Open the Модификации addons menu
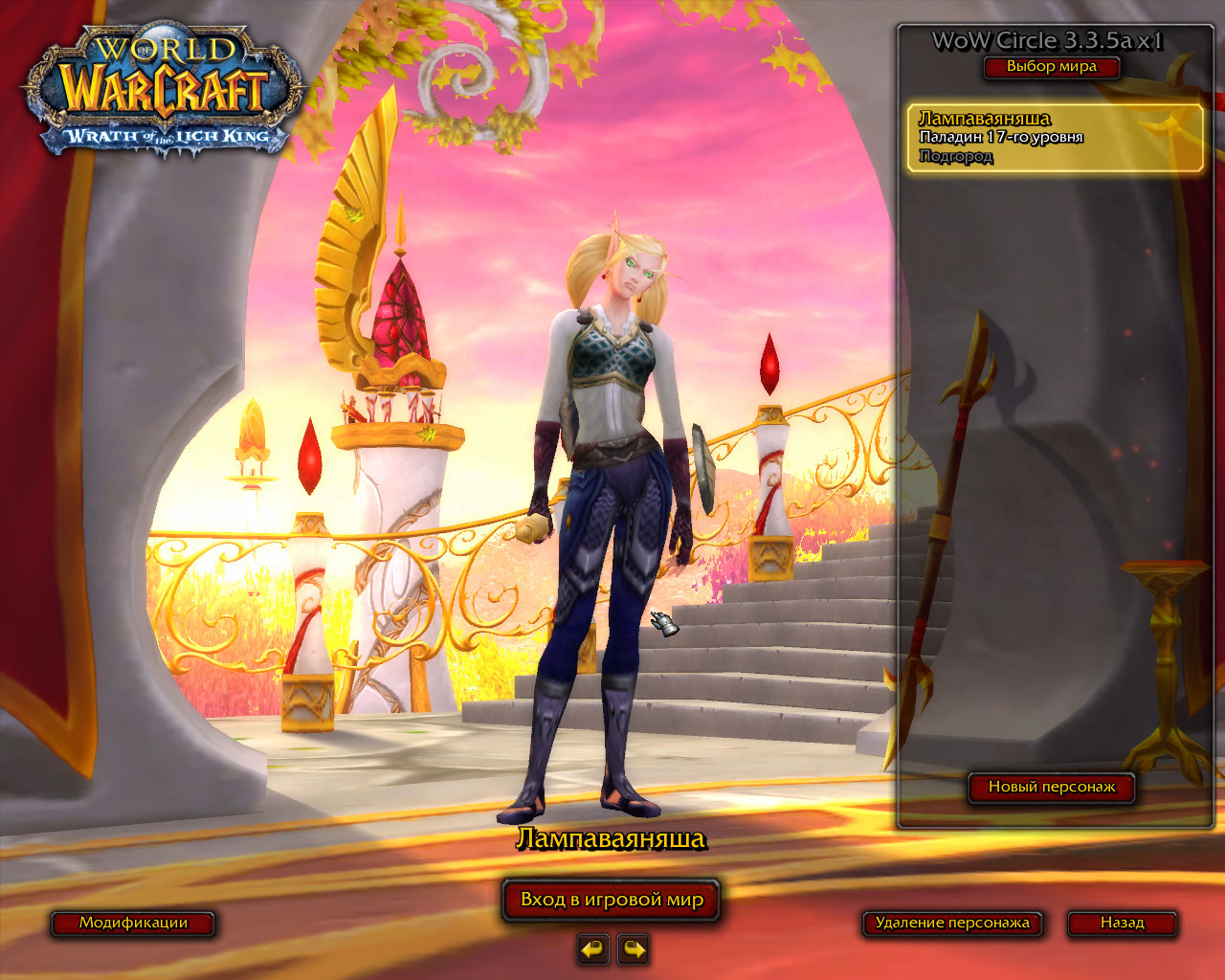 point(133,924)
